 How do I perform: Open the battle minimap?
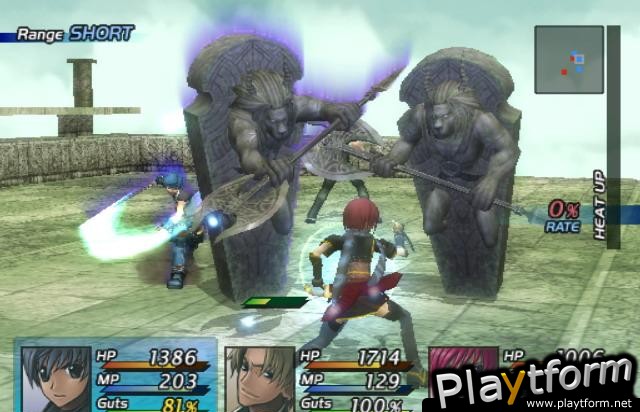click(569, 59)
